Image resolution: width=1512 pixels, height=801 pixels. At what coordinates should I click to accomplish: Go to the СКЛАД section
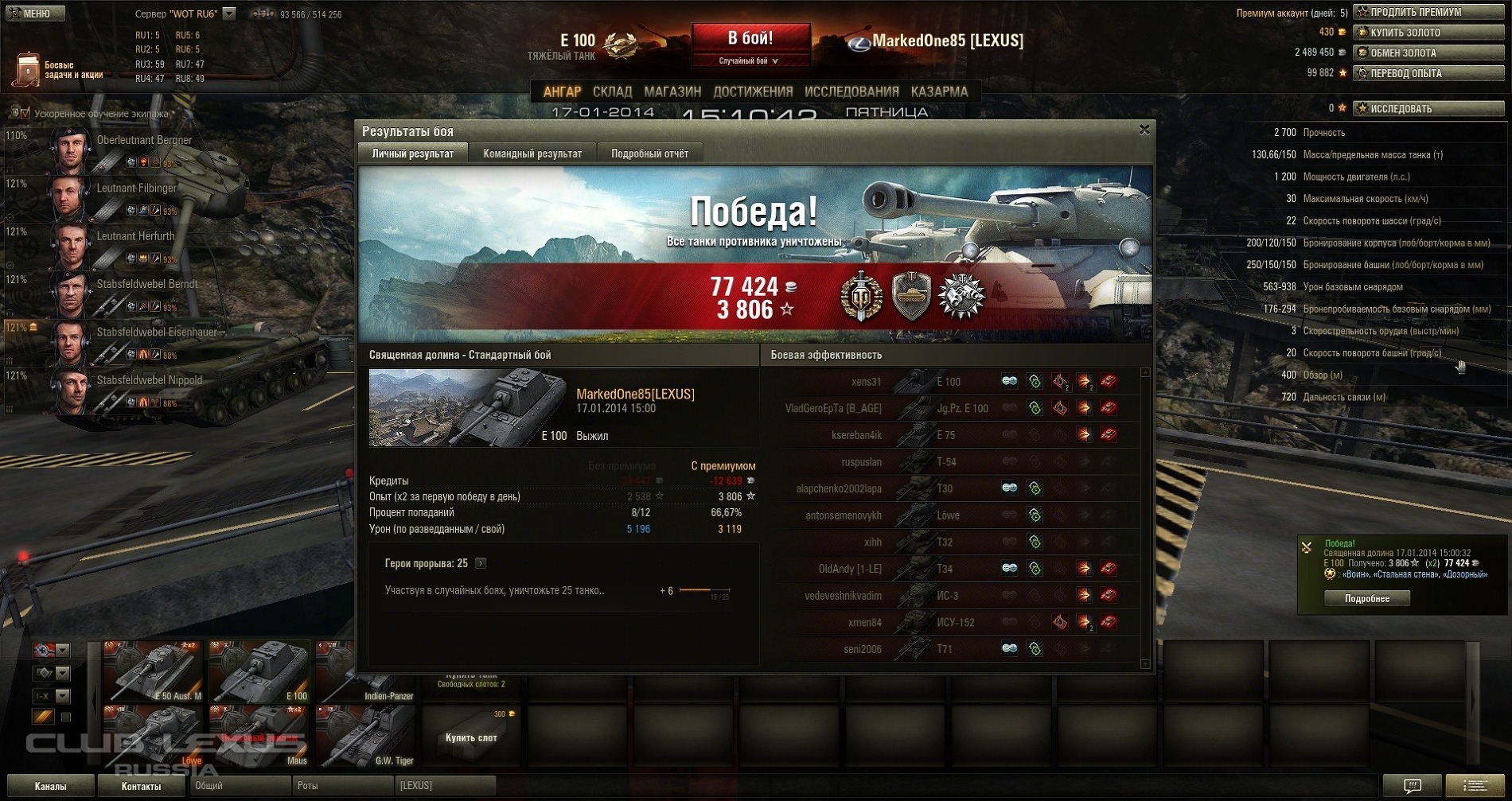point(612,91)
